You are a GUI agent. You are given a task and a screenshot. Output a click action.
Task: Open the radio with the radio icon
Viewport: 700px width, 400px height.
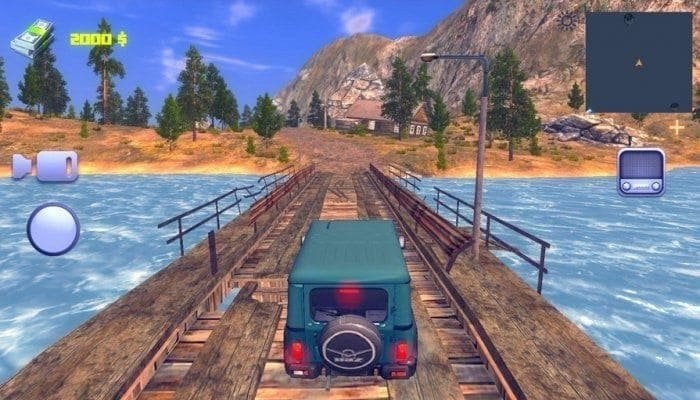click(641, 171)
